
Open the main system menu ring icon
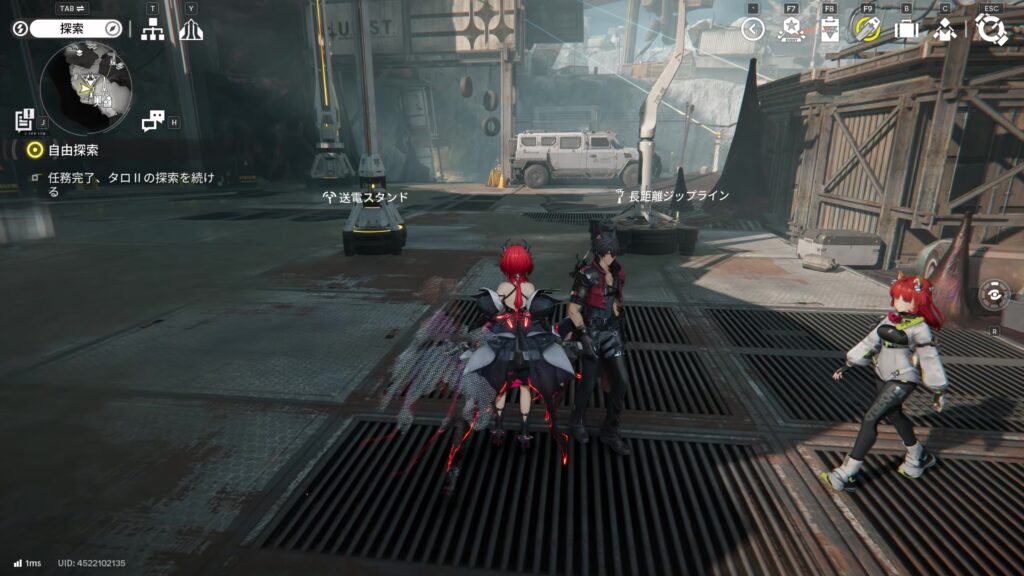(991, 28)
